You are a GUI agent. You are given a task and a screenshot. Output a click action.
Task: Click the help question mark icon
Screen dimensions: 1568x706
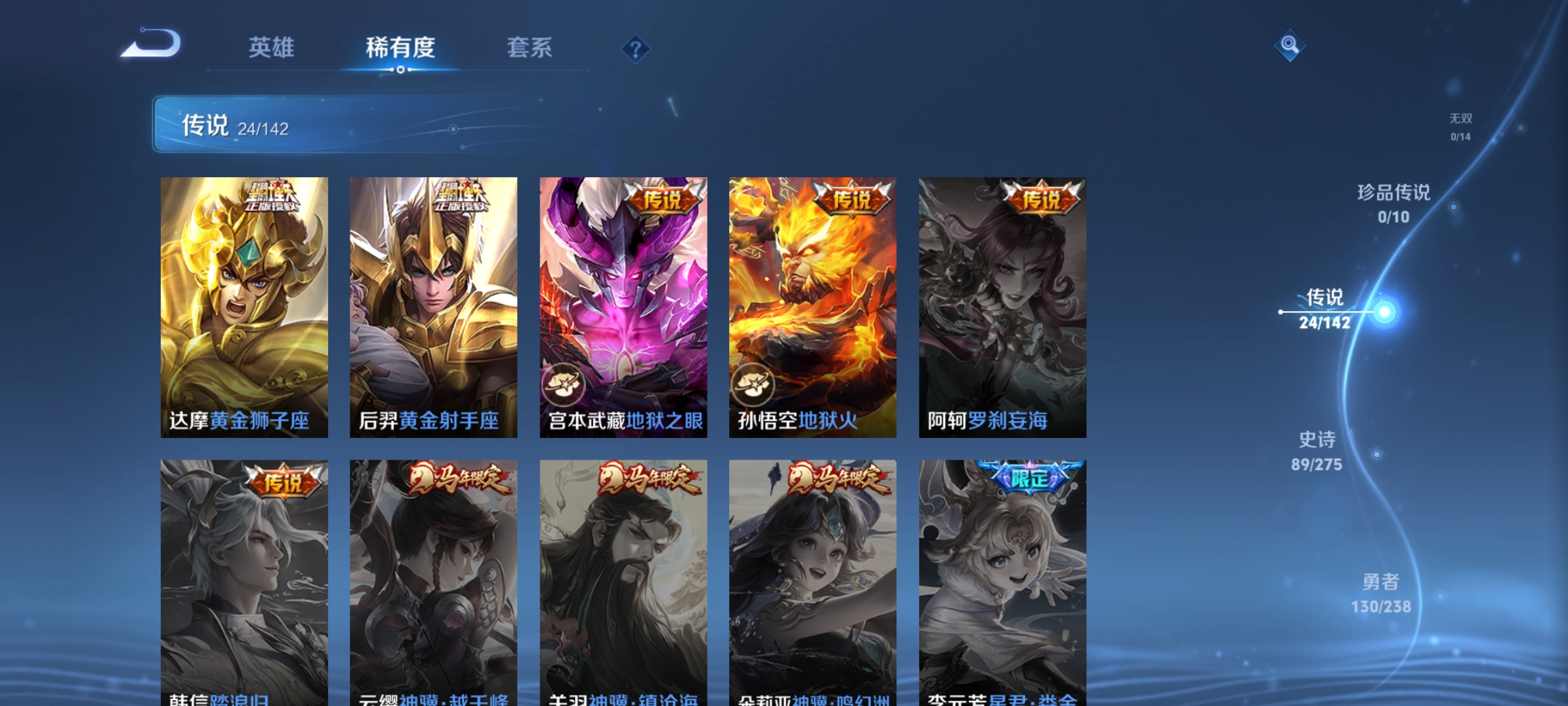637,49
